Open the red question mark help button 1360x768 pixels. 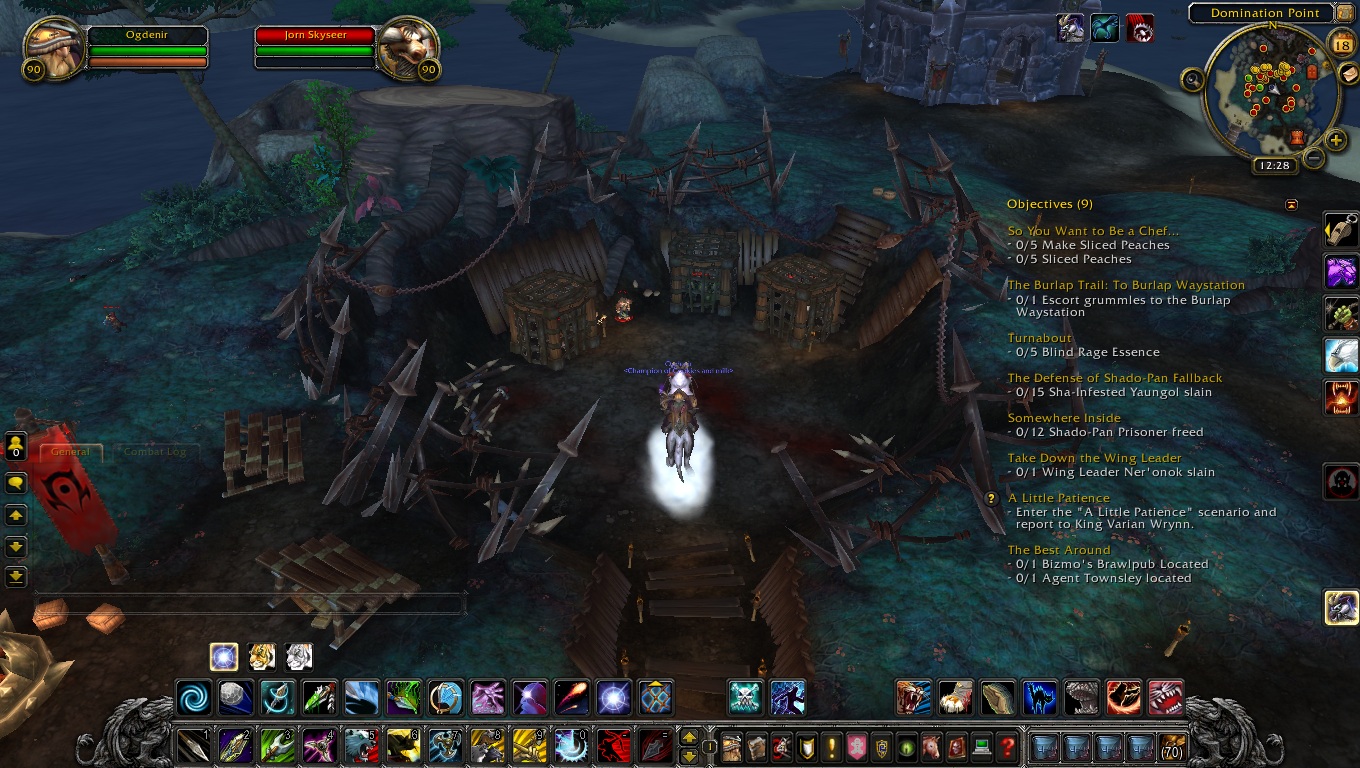click(x=1008, y=746)
